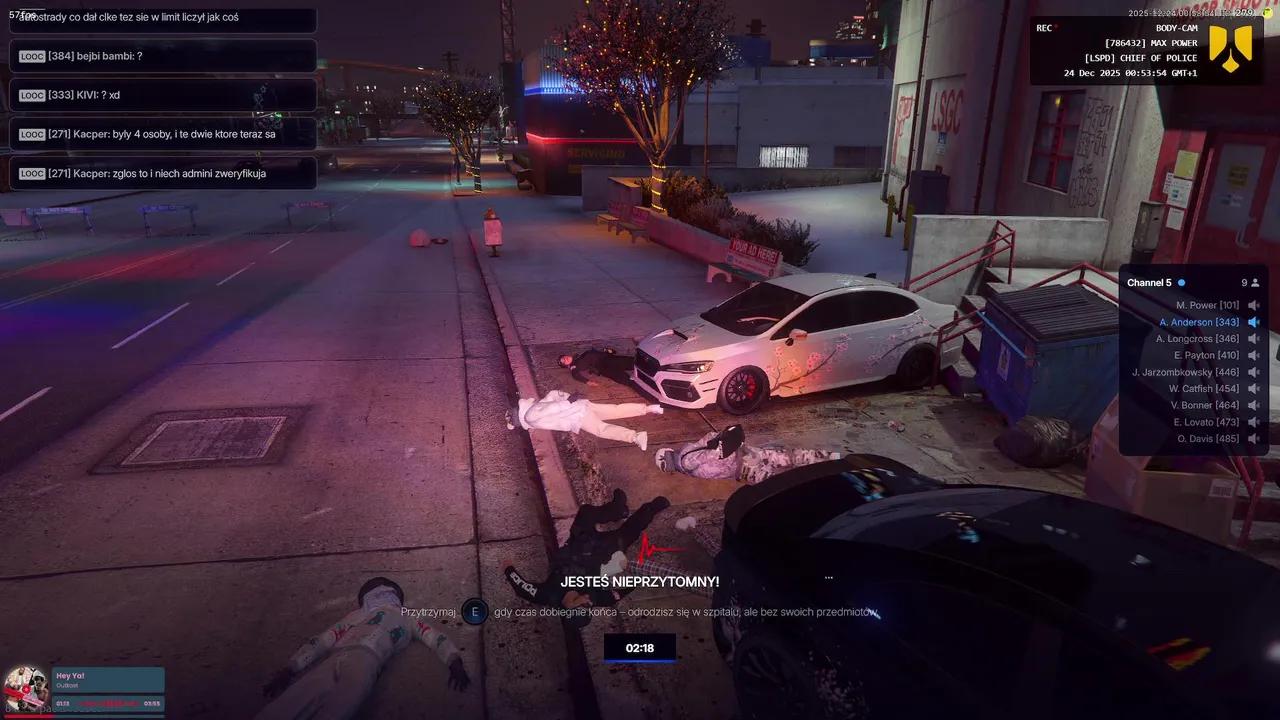Open the LOOC message from bejbi bambi
Viewport: 1280px width, 720px height.
point(162,56)
